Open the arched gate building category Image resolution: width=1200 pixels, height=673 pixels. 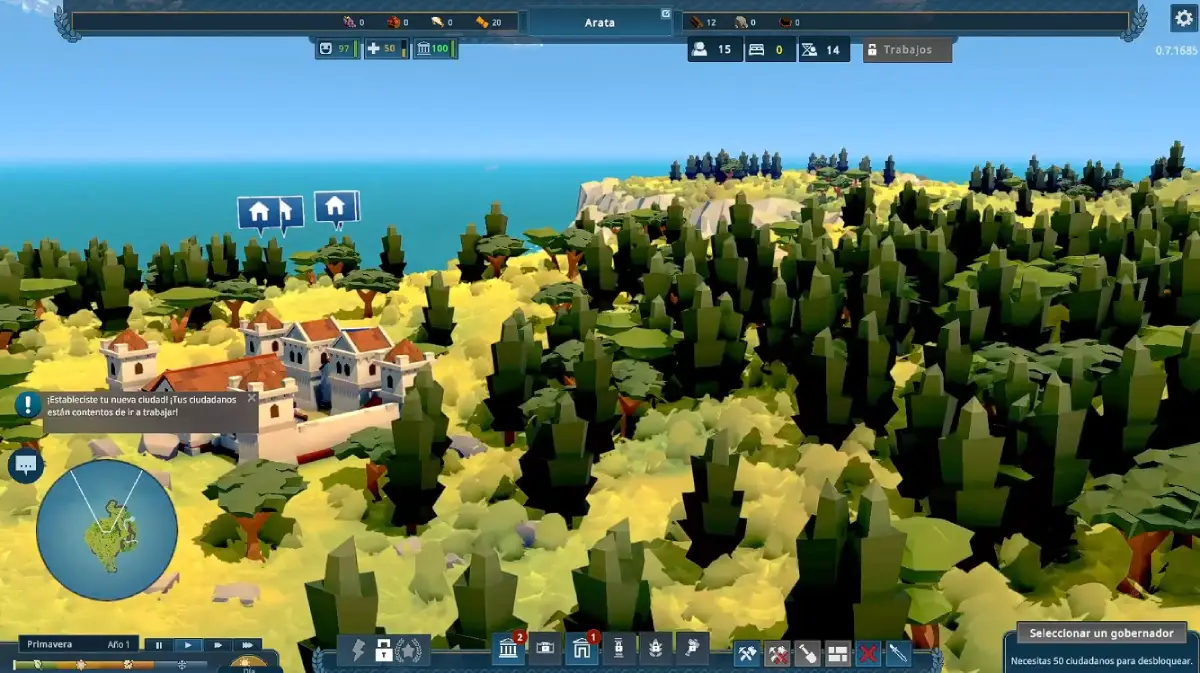coord(581,650)
